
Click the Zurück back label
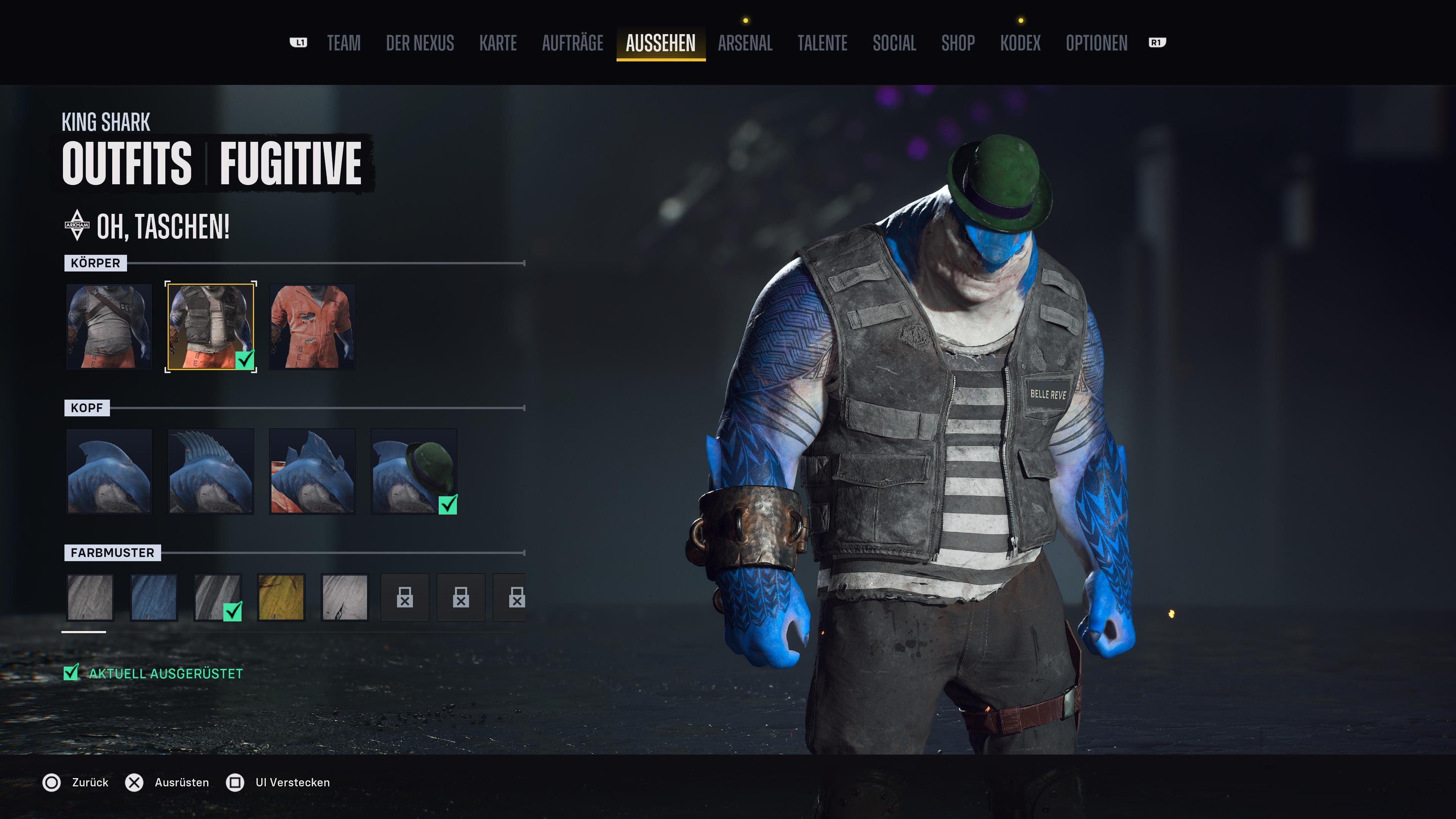[x=90, y=782]
